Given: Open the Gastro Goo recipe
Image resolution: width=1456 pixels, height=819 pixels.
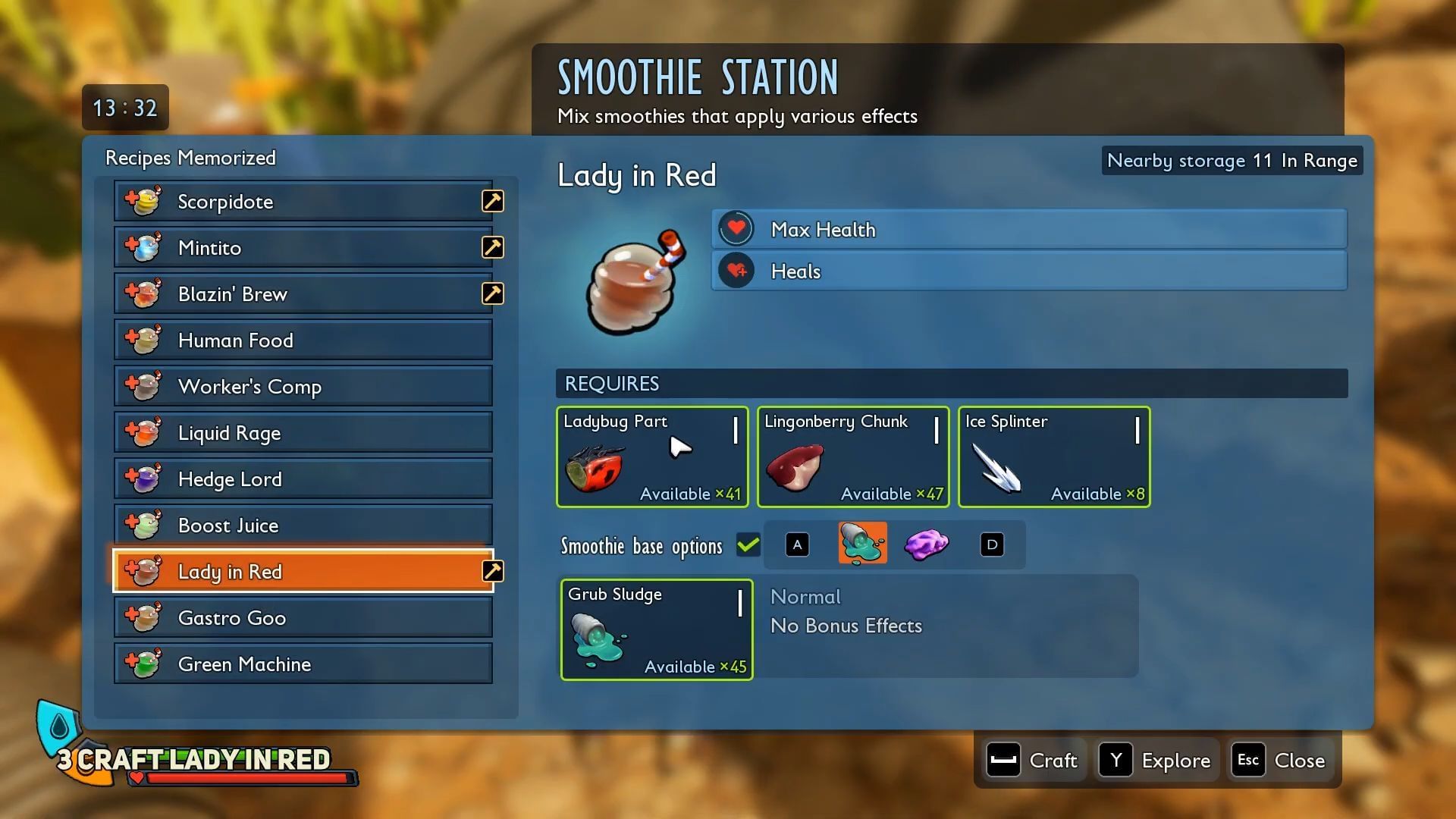Looking at the screenshot, I should pyautogui.click(x=303, y=618).
